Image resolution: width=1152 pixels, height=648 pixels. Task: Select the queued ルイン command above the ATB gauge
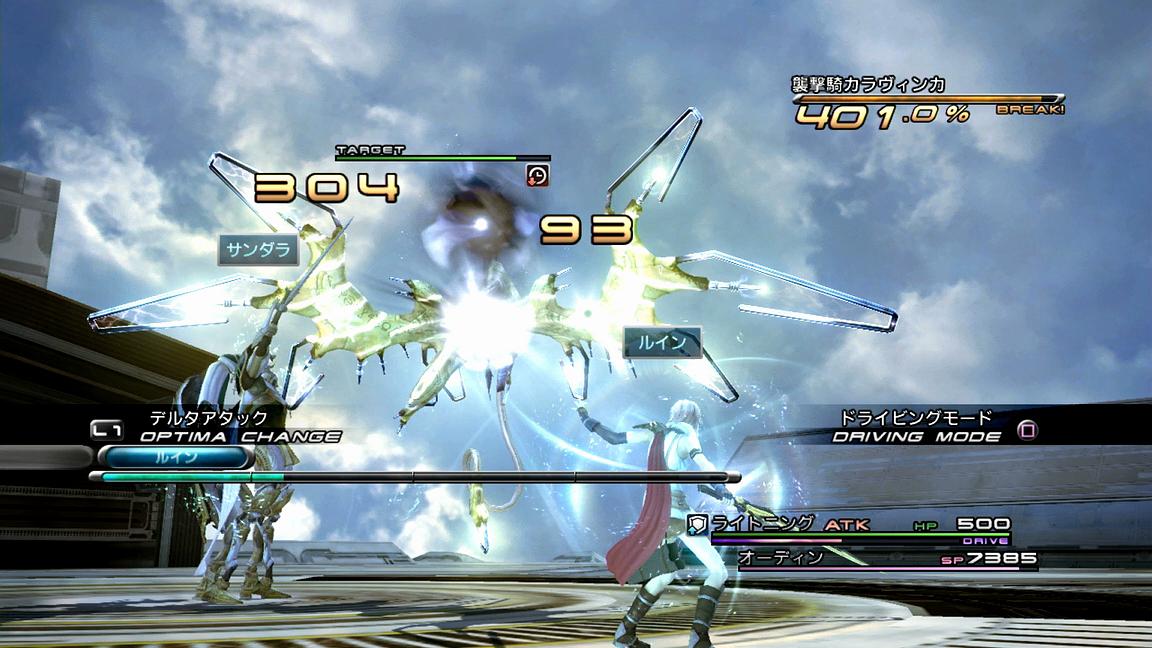174,457
